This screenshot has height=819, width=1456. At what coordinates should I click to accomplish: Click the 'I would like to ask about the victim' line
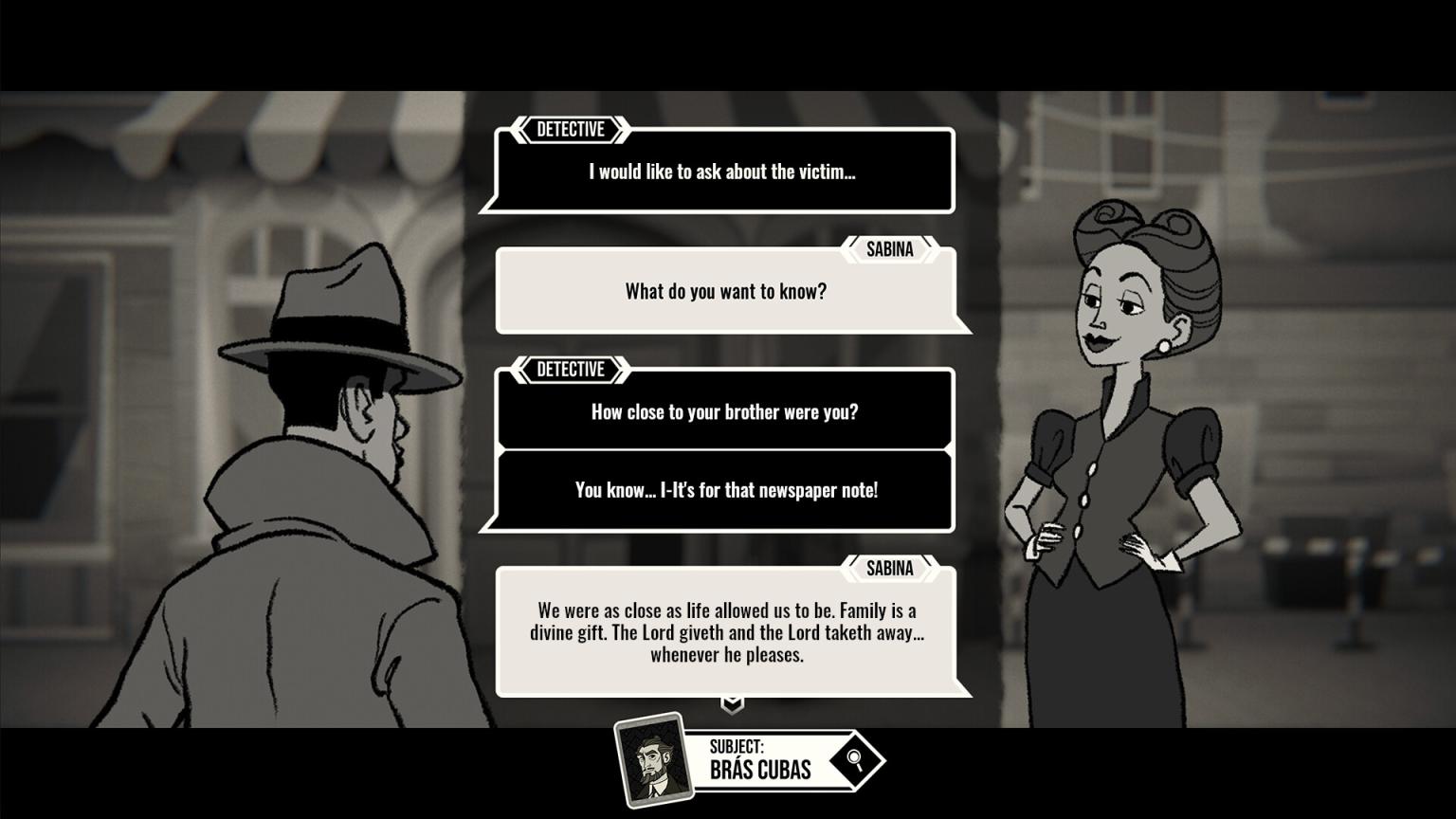tap(720, 172)
